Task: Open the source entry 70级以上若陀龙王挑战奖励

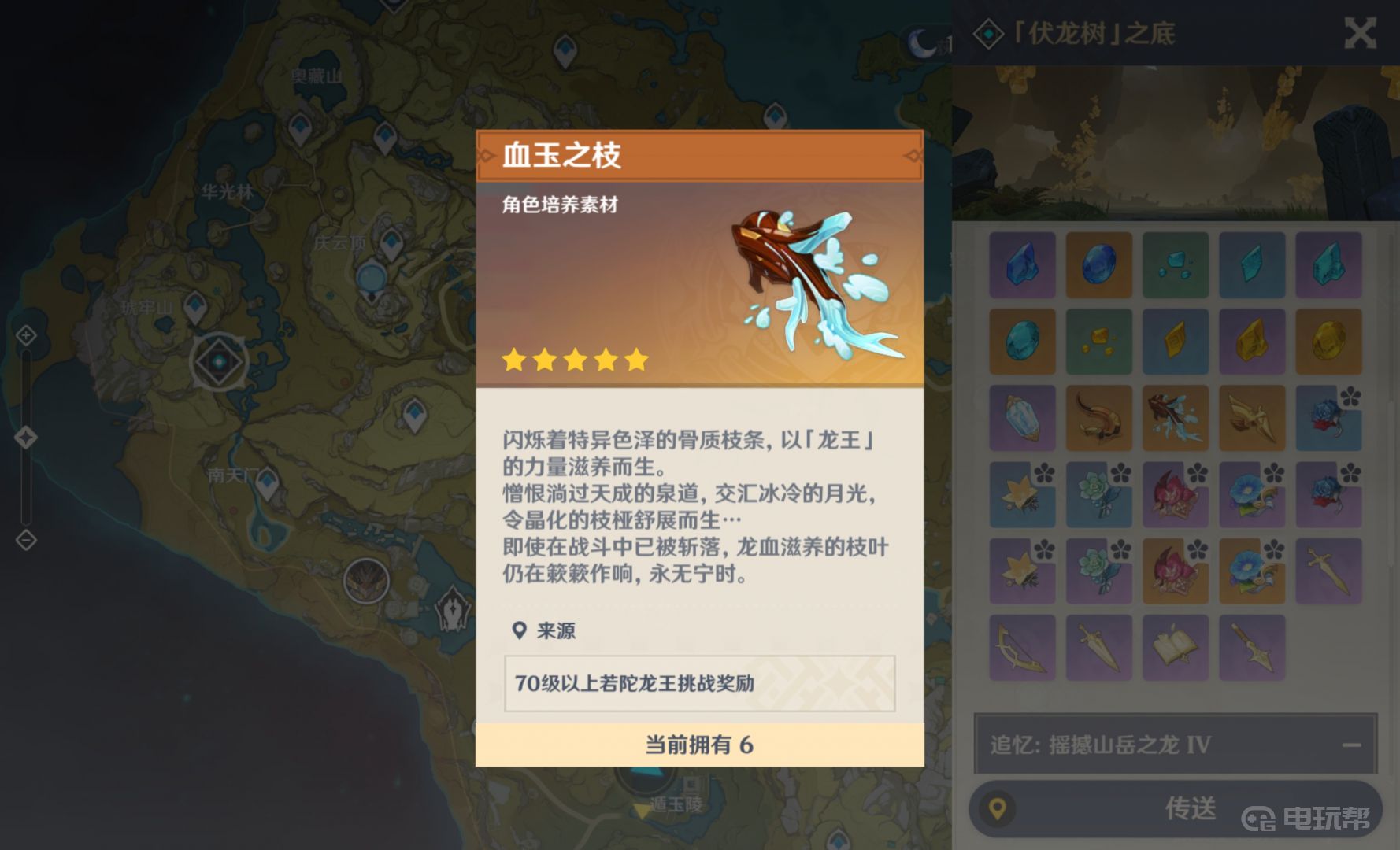Action: [x=698, y=684]
